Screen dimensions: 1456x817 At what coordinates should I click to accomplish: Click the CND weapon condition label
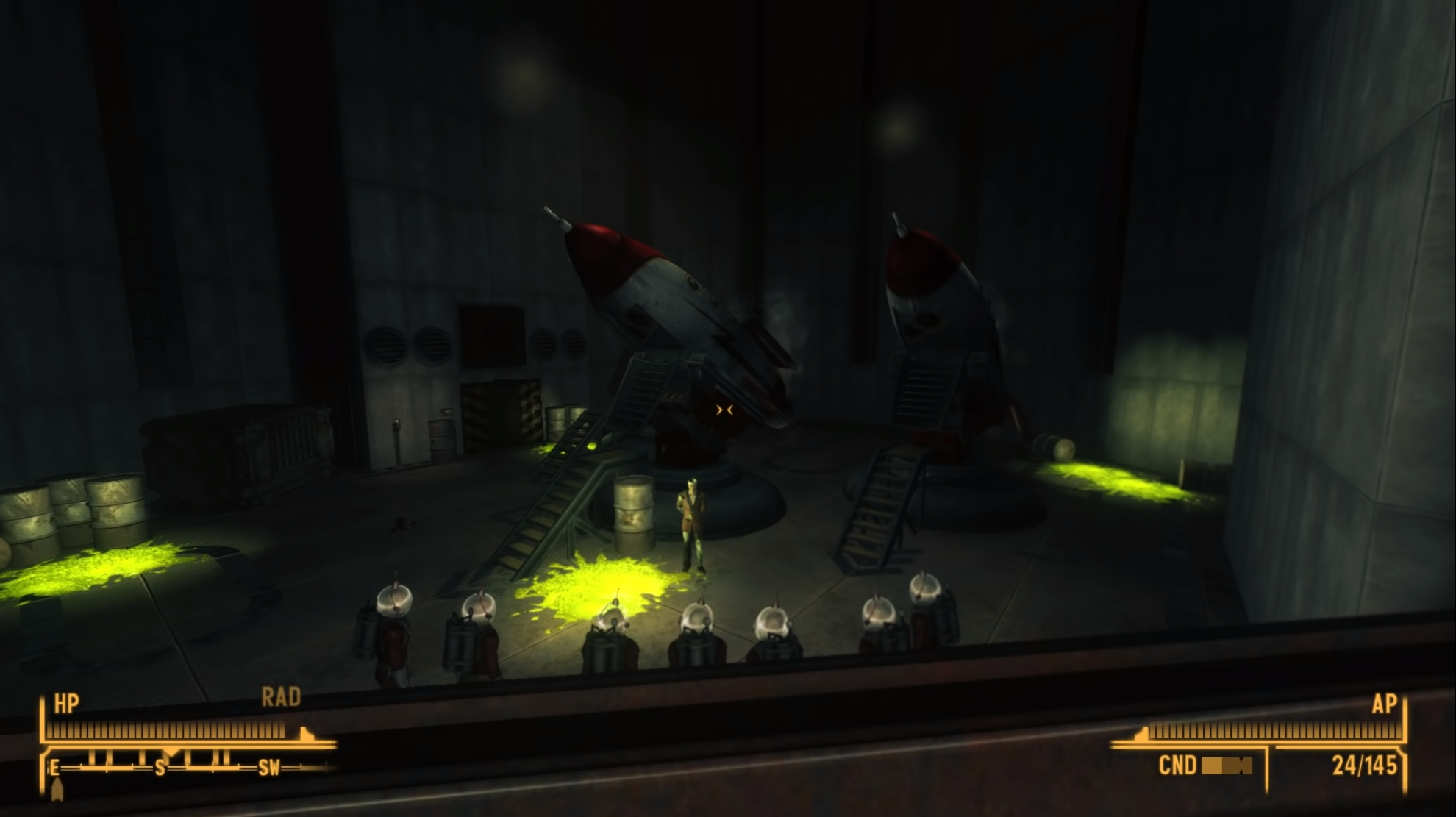tap(1179, 766)
